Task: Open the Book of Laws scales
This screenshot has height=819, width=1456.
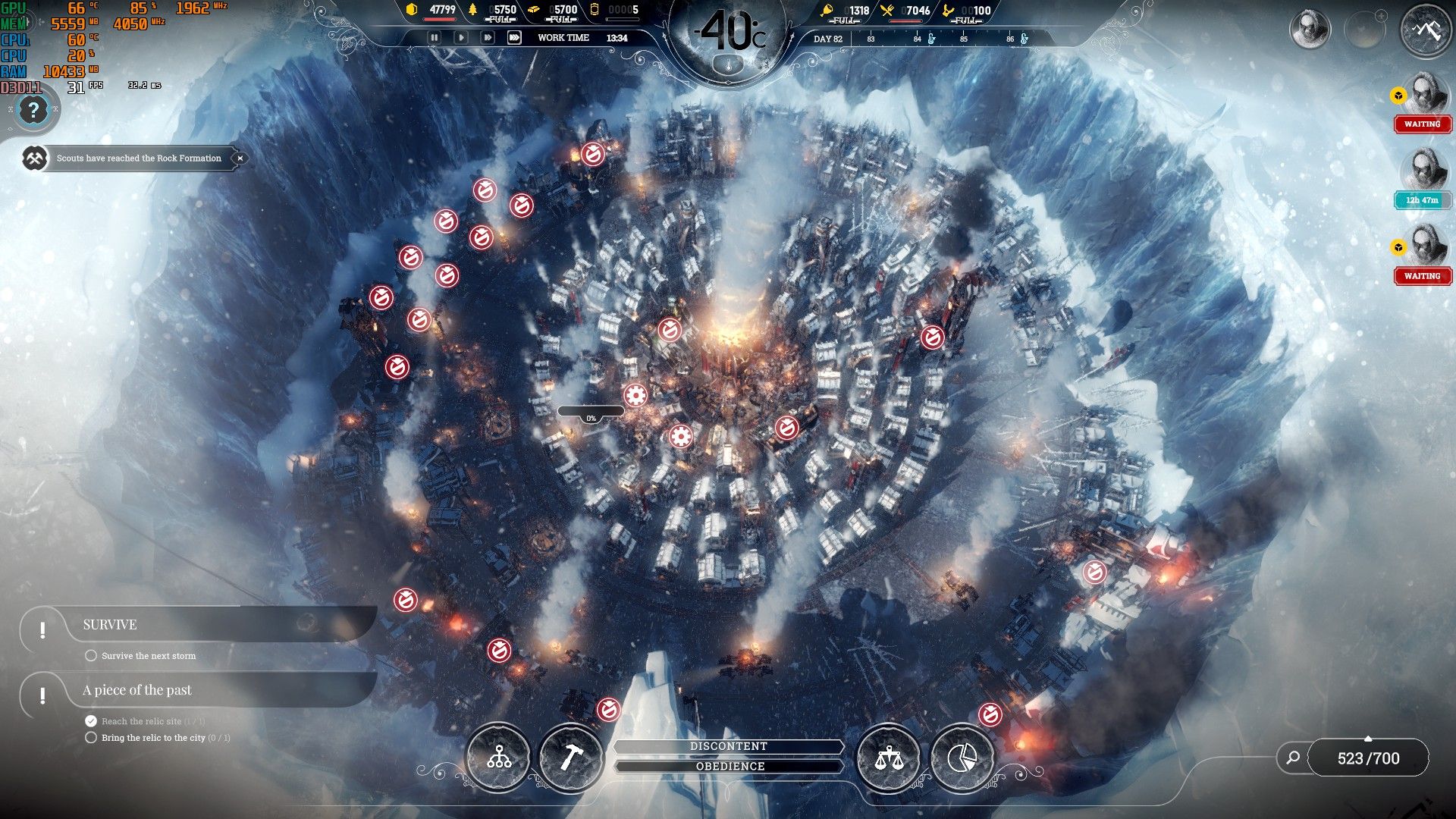Action: click(888, 757)
